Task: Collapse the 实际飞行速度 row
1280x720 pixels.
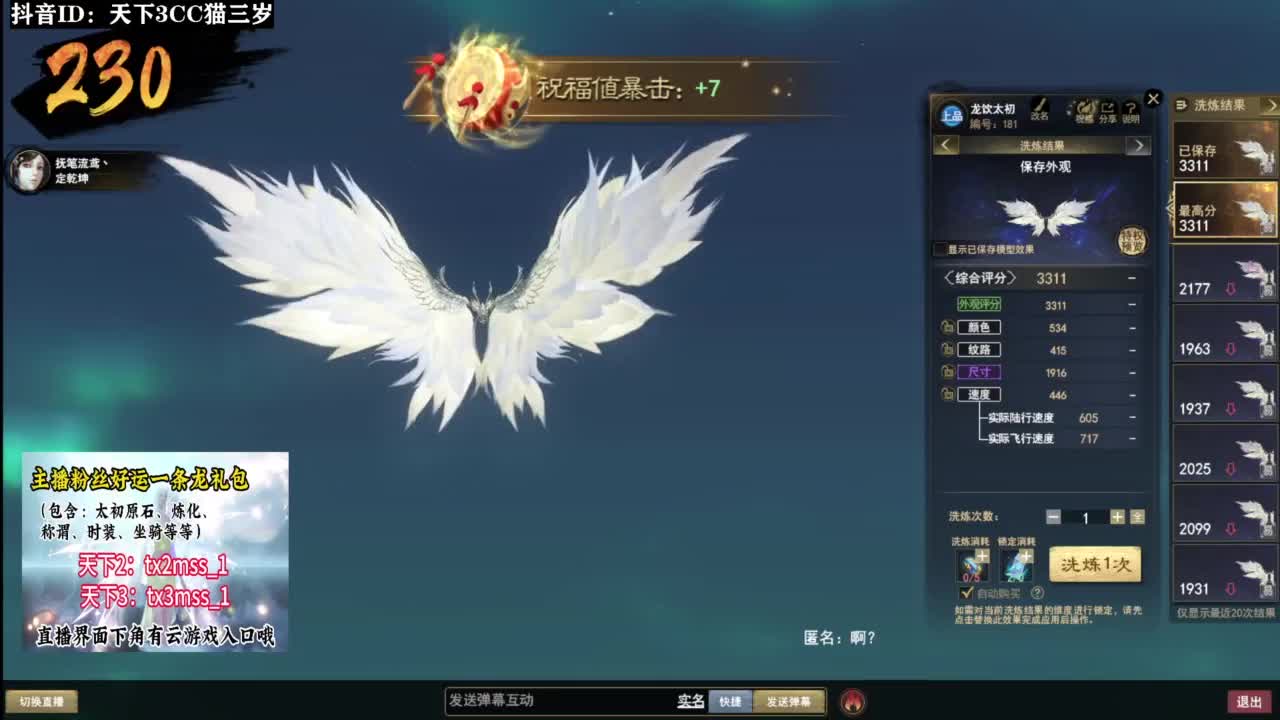Action: click(1131, 437)
